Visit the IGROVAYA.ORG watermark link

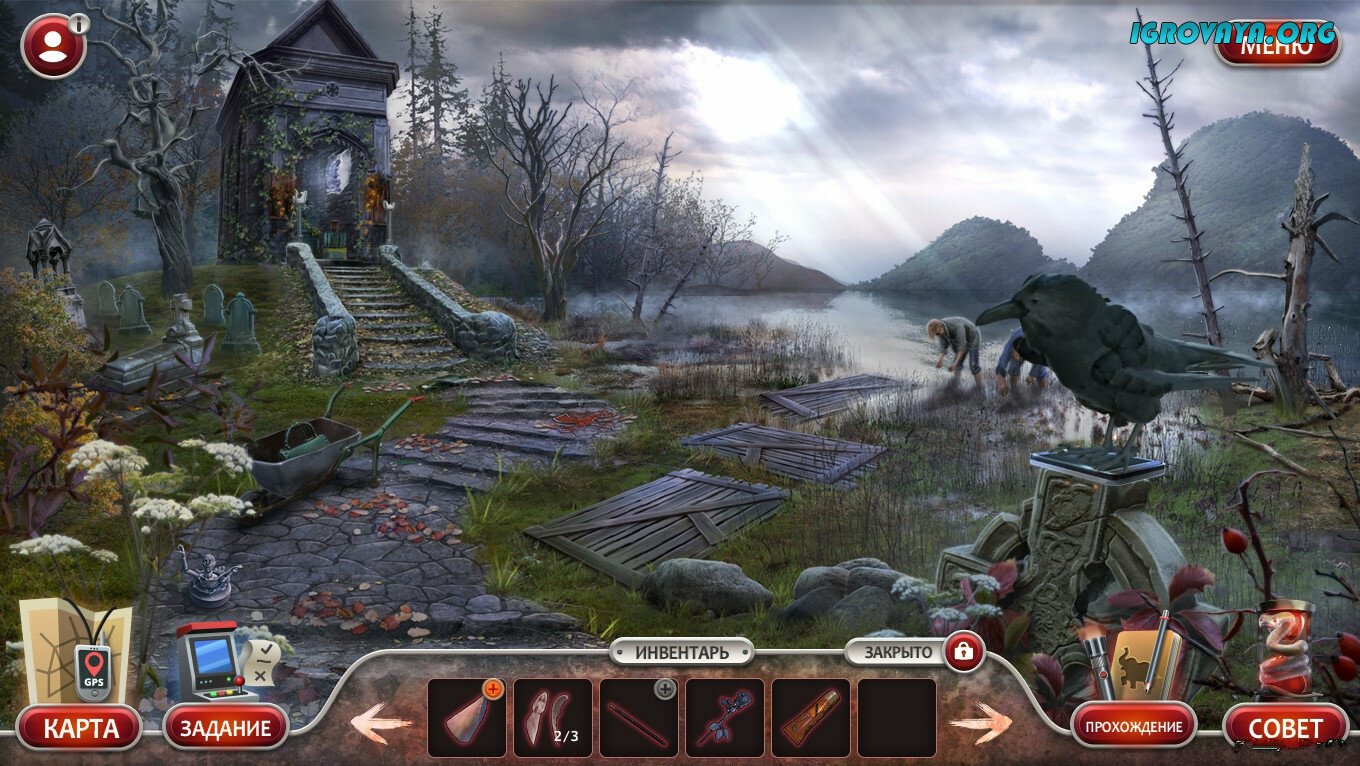click(x=1232, y=31)
